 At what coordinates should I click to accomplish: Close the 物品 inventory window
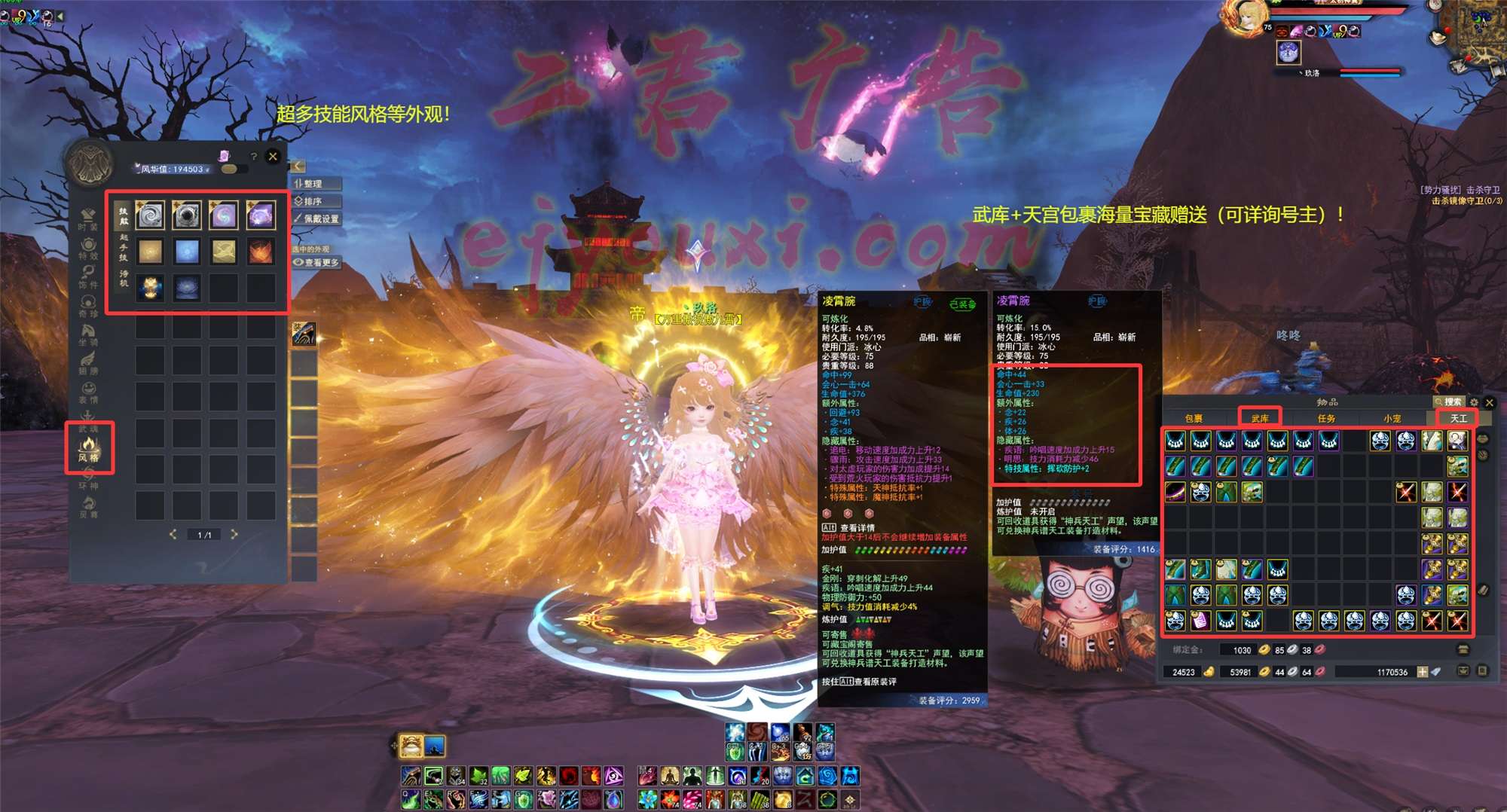1489,402
